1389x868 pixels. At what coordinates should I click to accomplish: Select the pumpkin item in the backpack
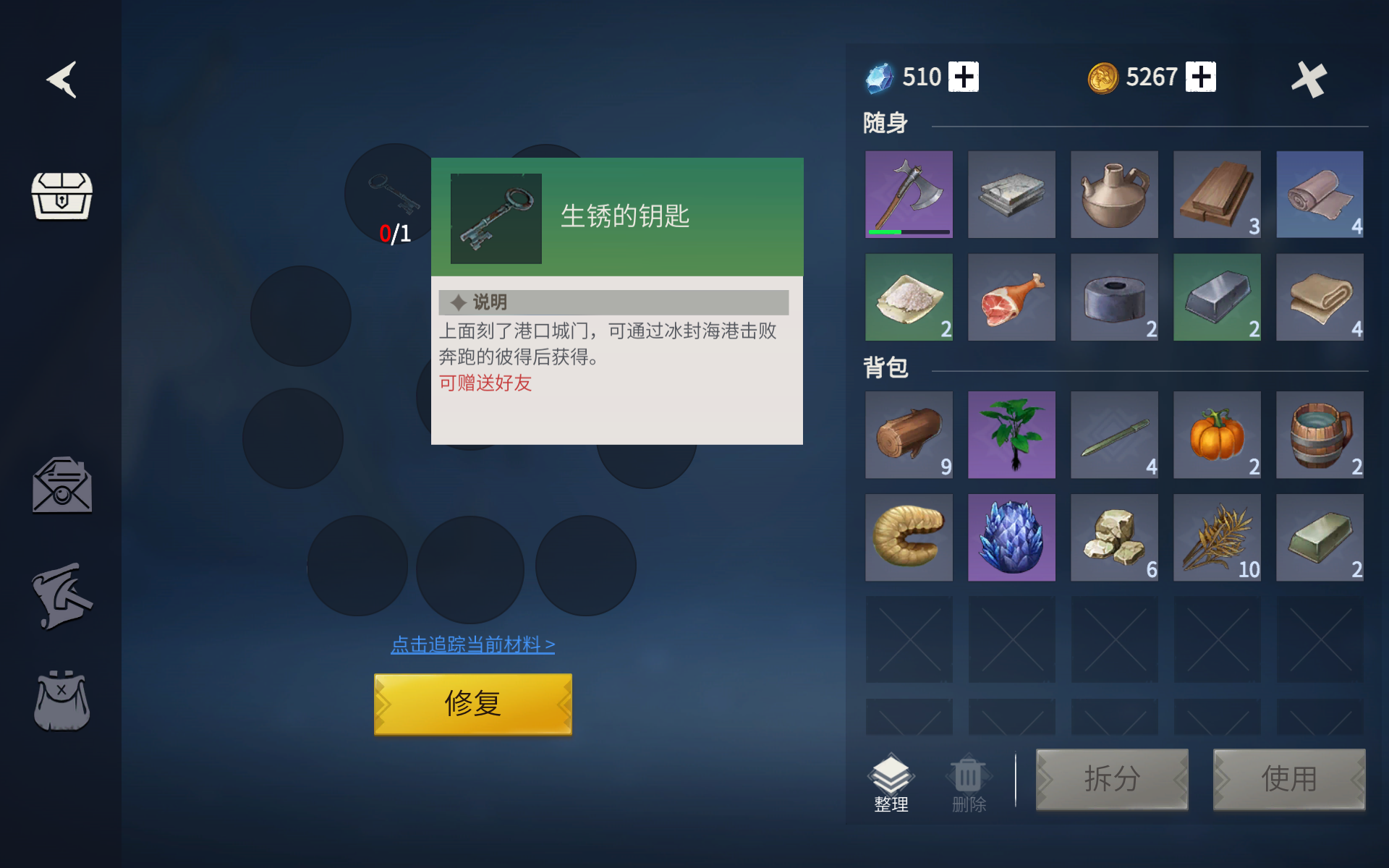click(x=1217, y=435)
